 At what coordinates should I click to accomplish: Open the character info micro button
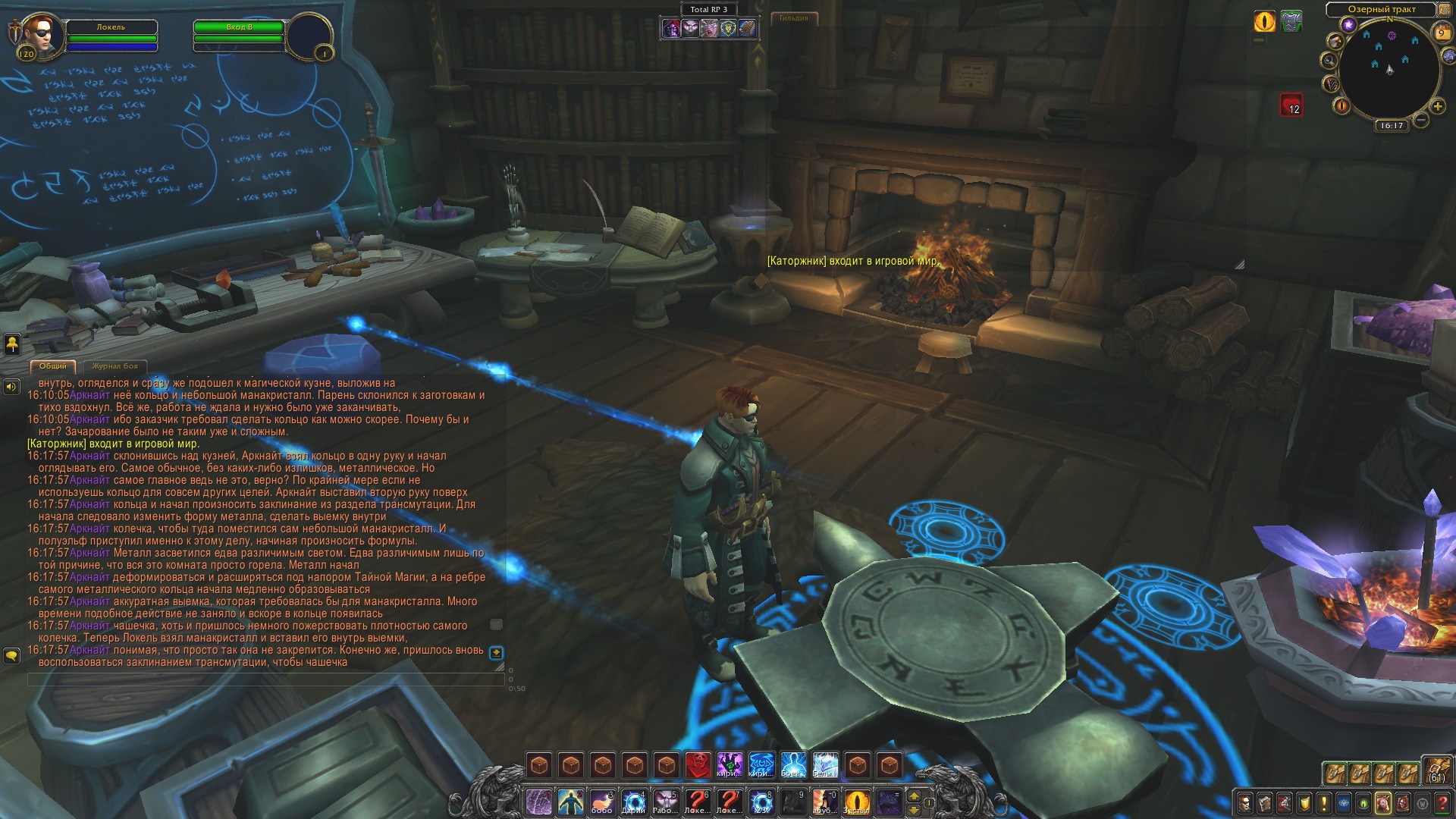pyautogui.click(x=1244, y=803)
